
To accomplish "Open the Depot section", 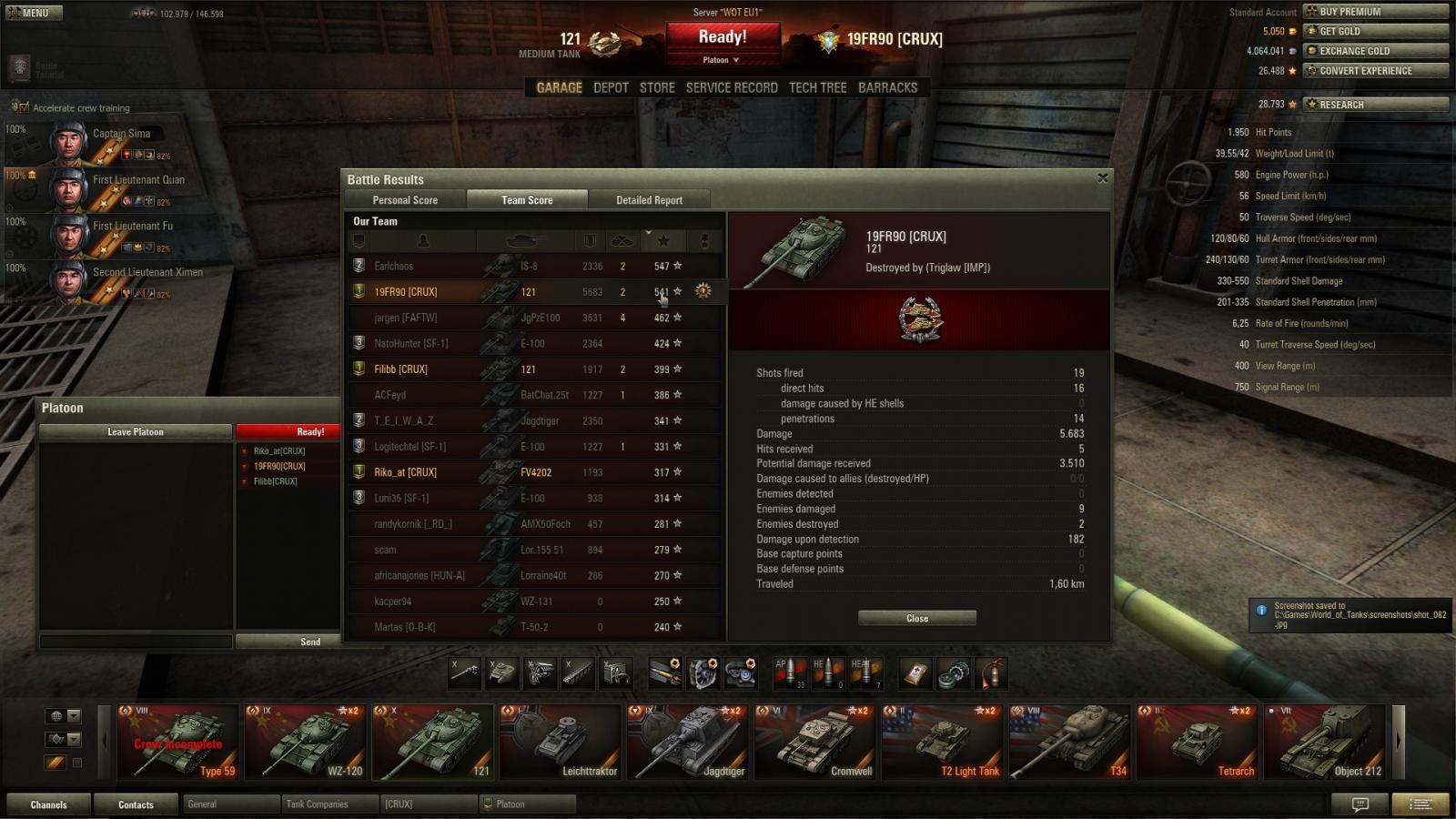I will coord(611,87).
